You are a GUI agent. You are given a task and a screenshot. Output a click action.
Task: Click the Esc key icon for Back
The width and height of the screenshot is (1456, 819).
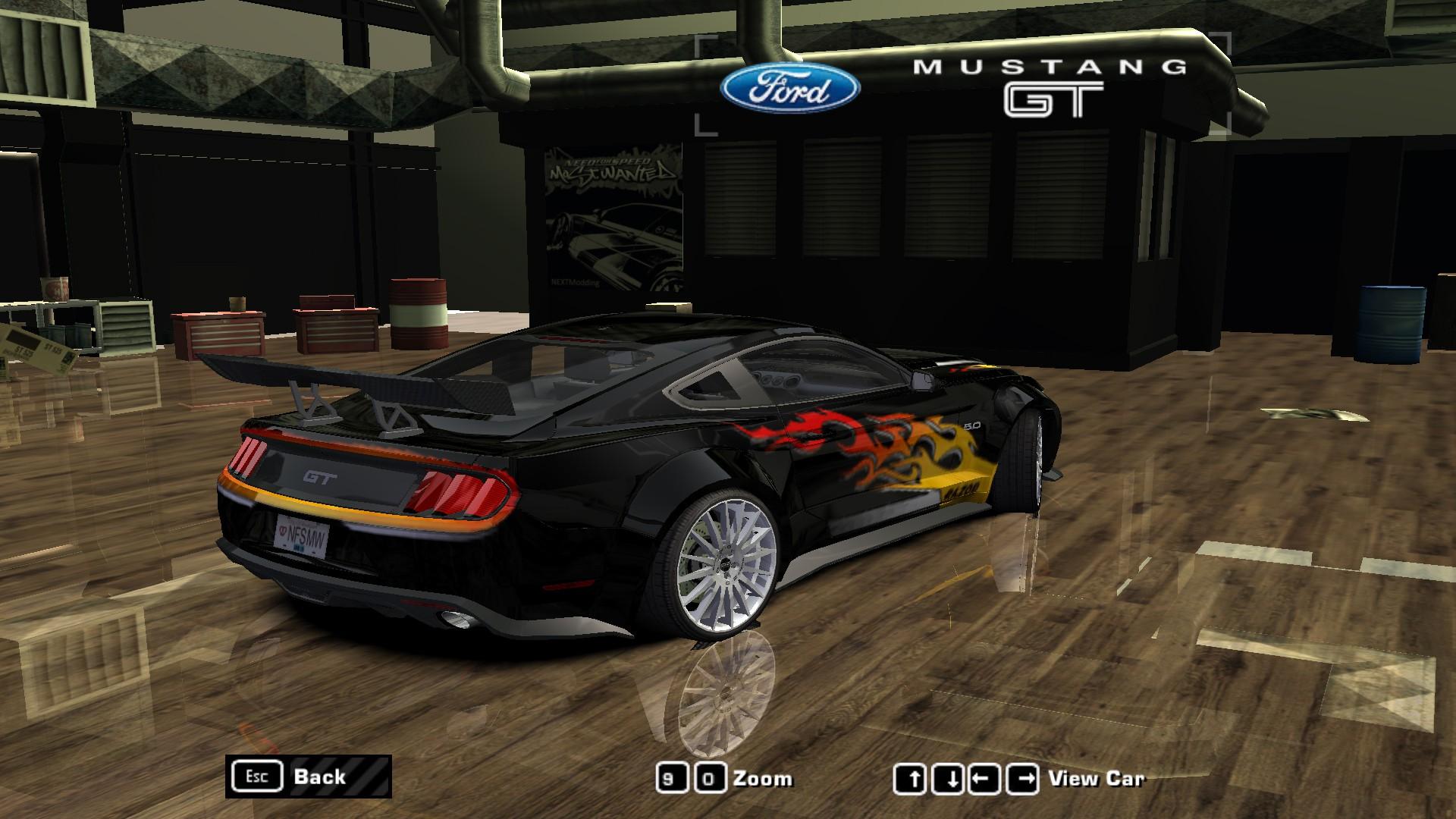point(257,777)
